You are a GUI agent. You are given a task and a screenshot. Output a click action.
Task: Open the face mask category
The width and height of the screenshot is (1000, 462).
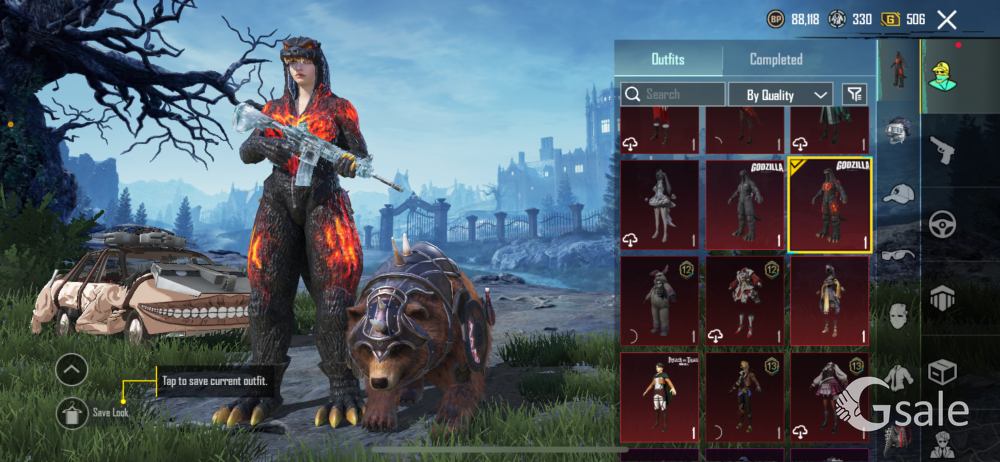(x=897, y=317)
